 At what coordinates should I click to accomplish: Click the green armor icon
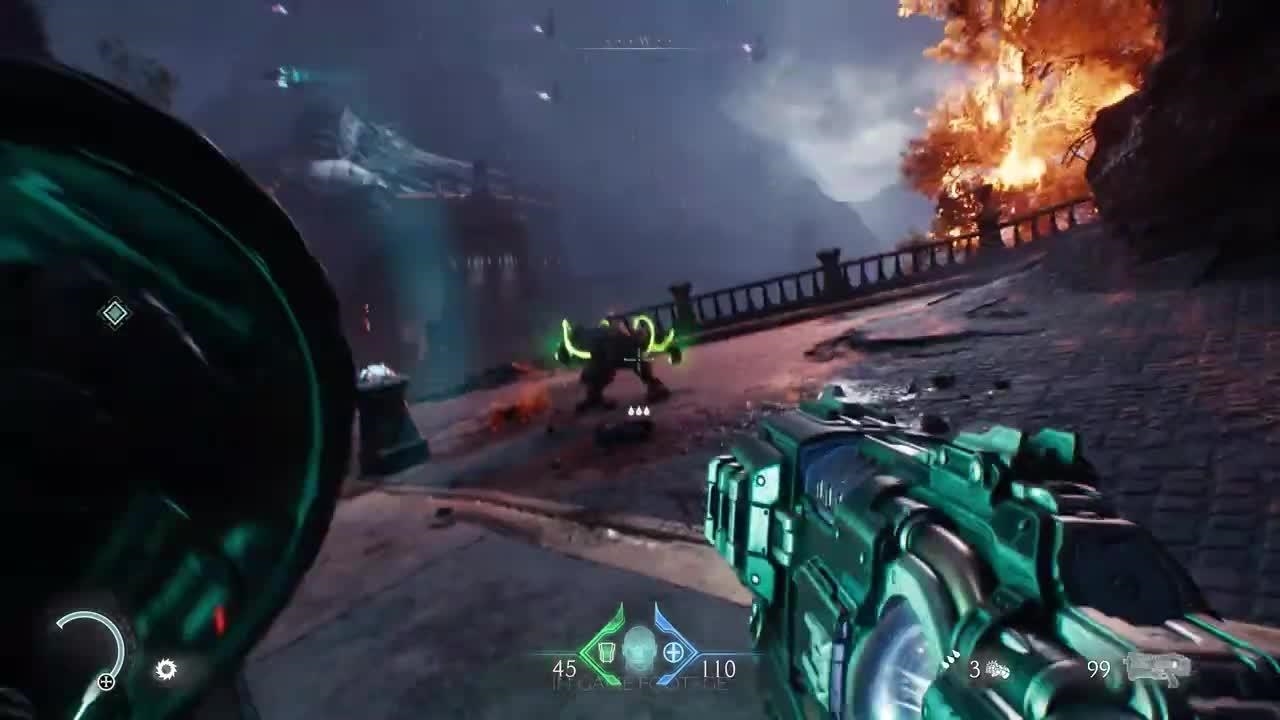click(606, 654)
